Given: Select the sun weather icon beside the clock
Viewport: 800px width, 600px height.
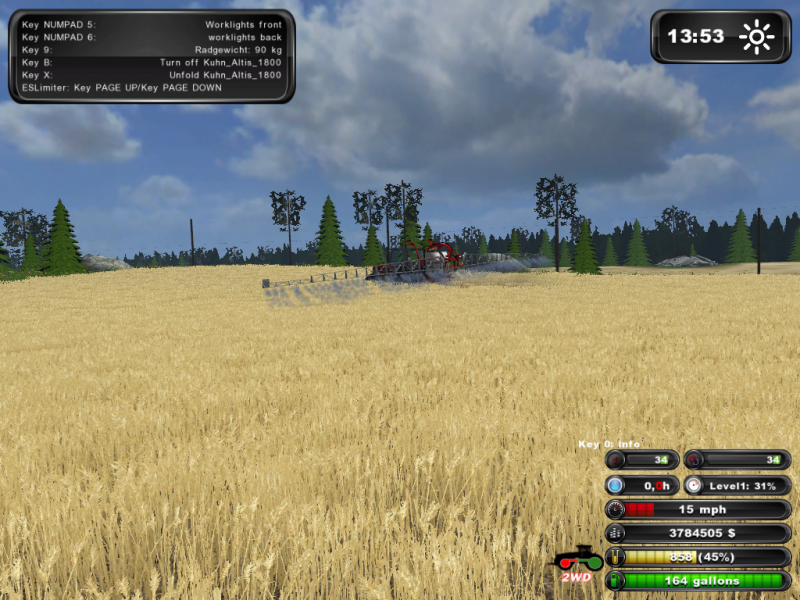Looking at the screenshot, I should (757, 37).
